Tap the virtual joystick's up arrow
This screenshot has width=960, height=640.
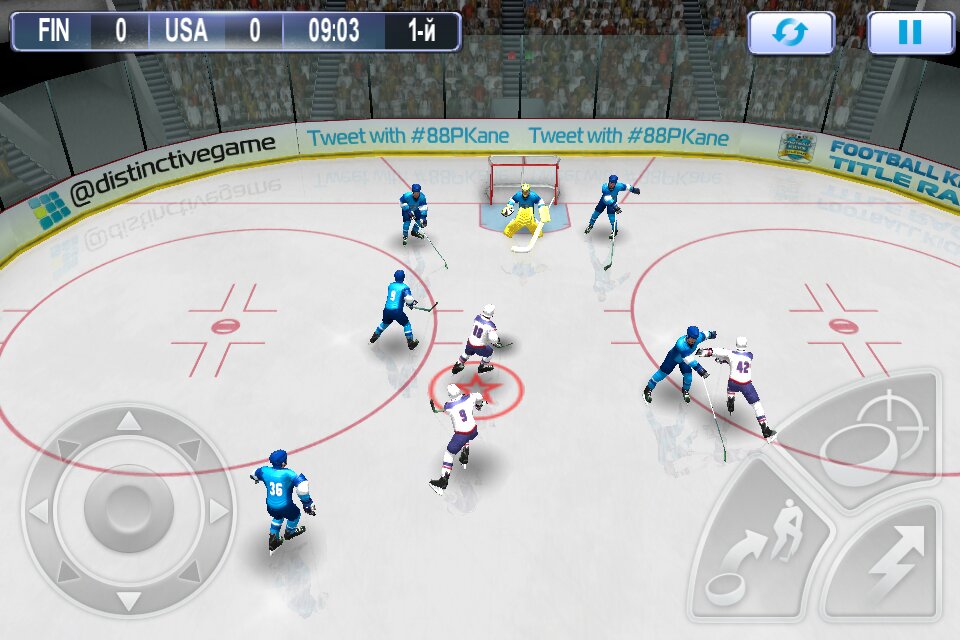pyautogui.click(x=129, y=421)
